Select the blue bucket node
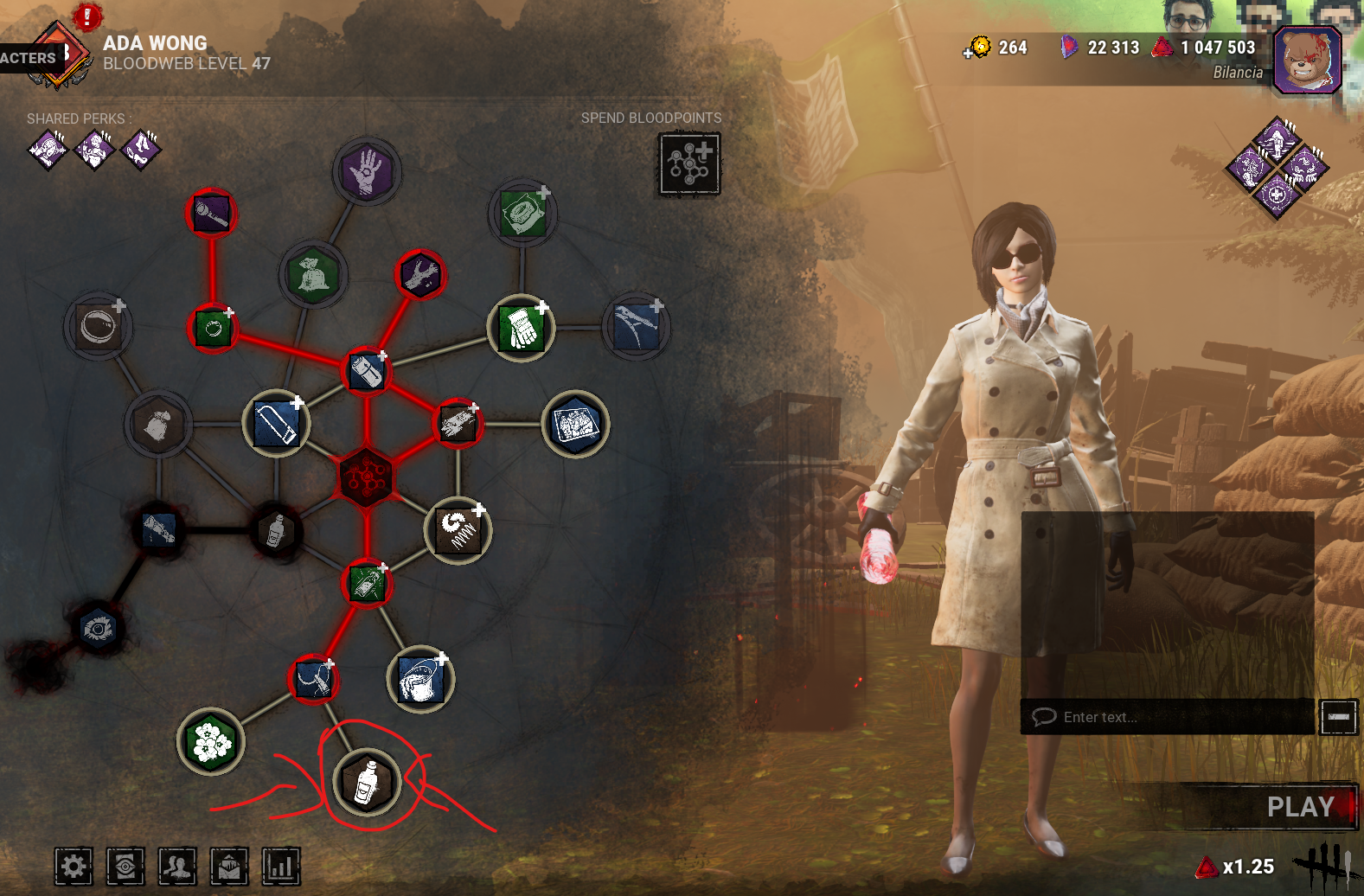 pyautogui.click(x=421, y=679)
